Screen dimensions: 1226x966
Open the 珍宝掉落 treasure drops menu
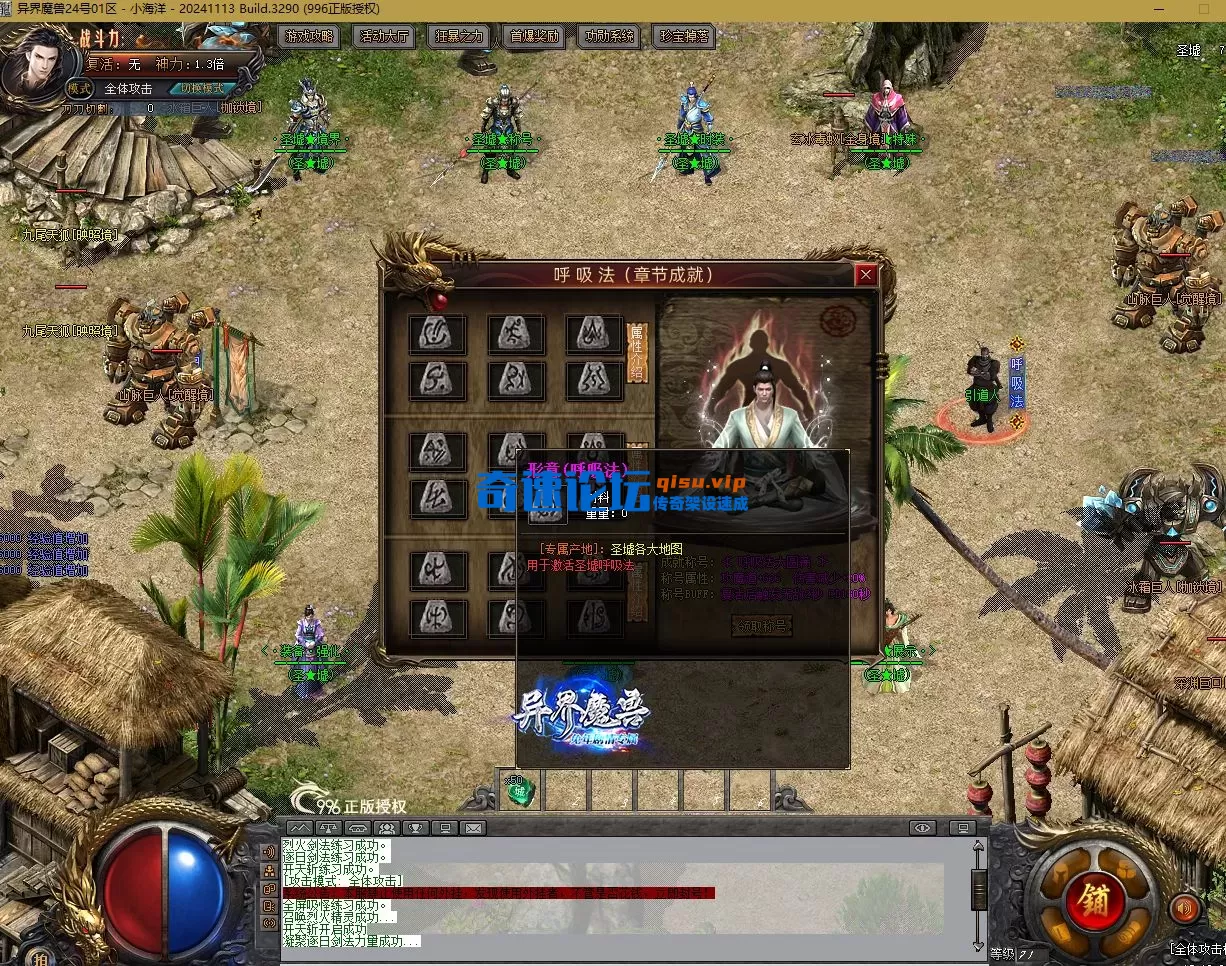[x=684, y=37]
